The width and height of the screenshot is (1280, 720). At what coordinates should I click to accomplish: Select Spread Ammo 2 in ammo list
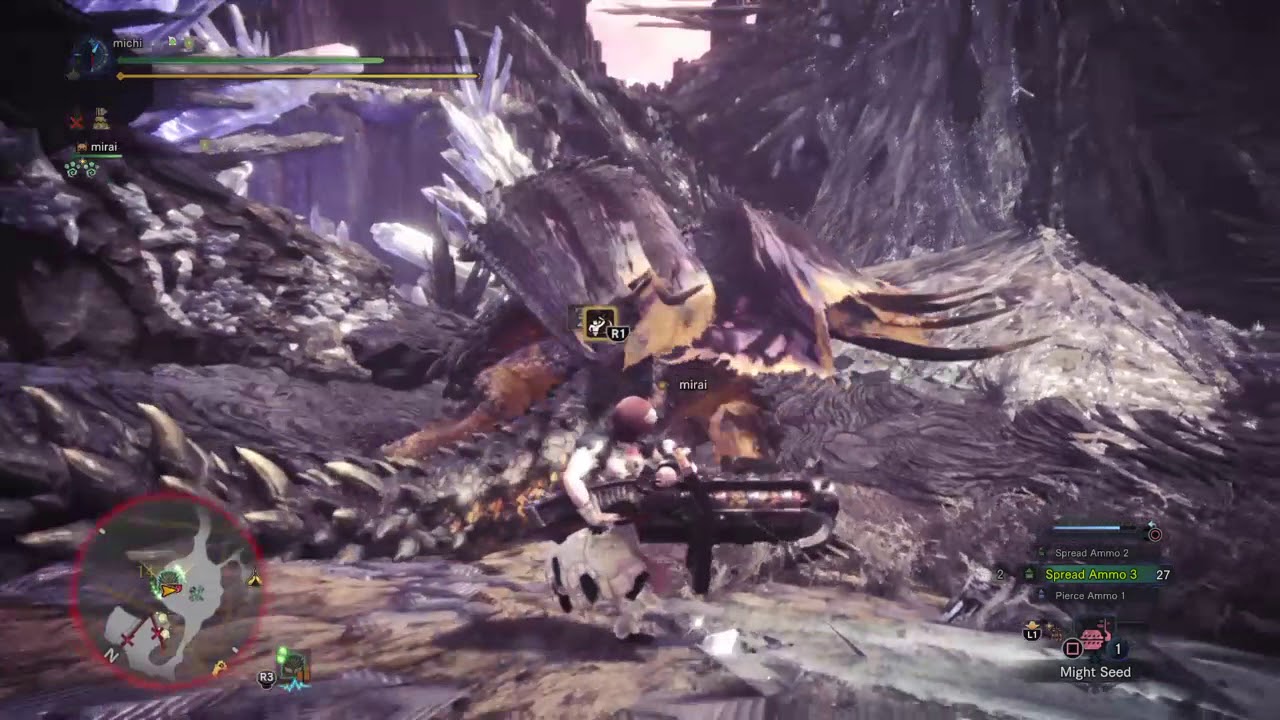click(x=1091, y=553)
